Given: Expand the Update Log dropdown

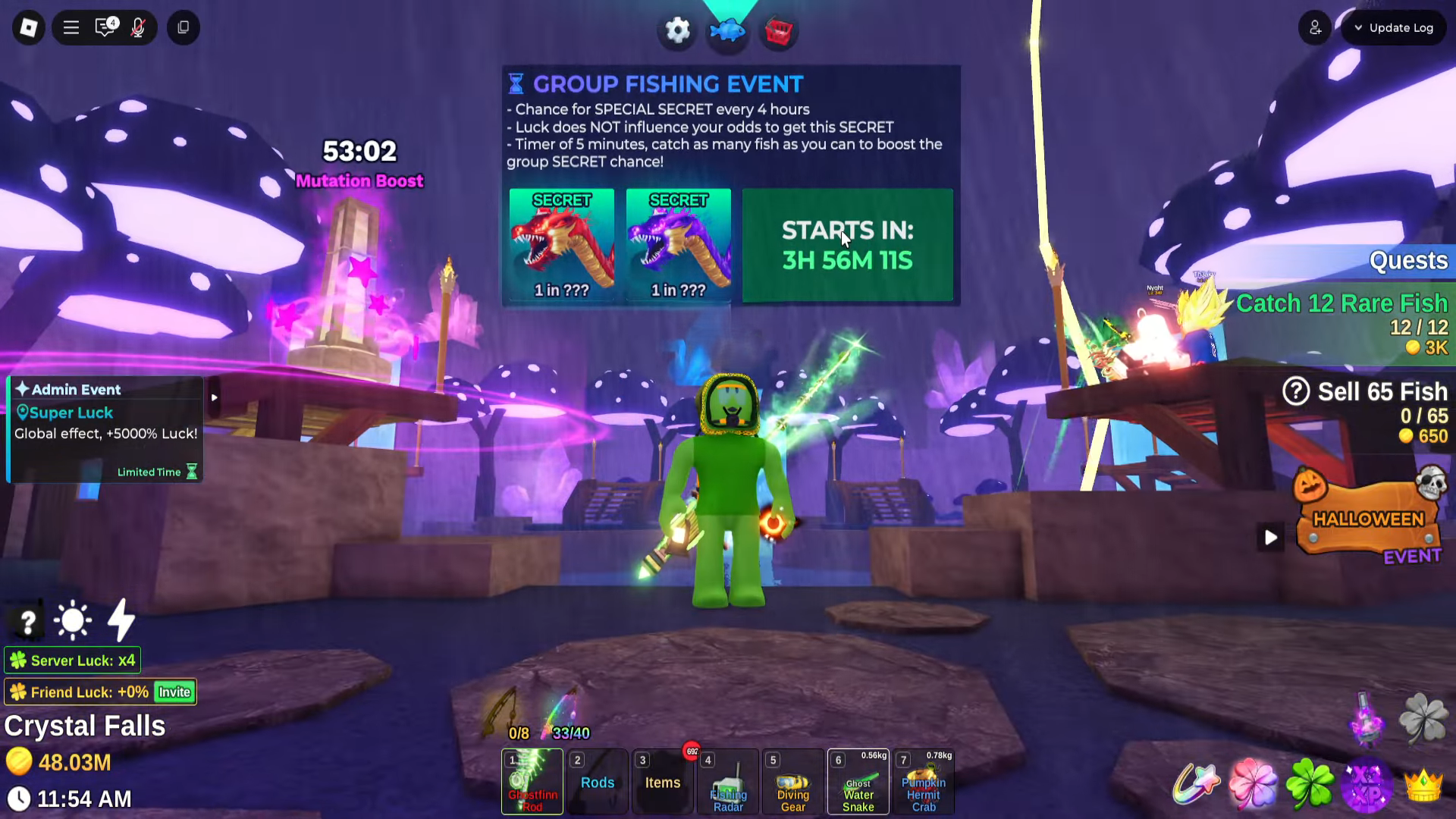Looking at the screenshot, I should 1393,27.
